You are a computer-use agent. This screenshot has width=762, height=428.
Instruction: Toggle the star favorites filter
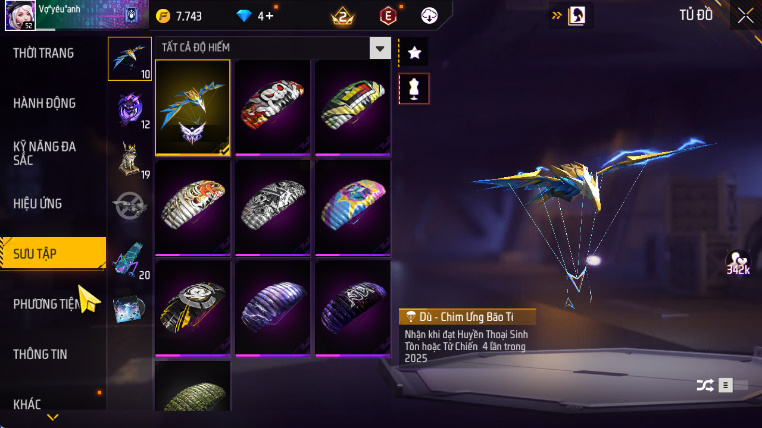click(x=414, y=52)
